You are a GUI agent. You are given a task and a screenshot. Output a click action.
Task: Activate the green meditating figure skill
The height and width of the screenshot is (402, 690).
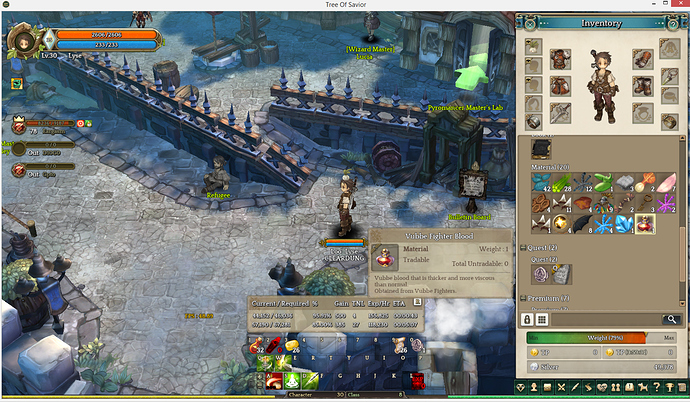coord(294,379)
